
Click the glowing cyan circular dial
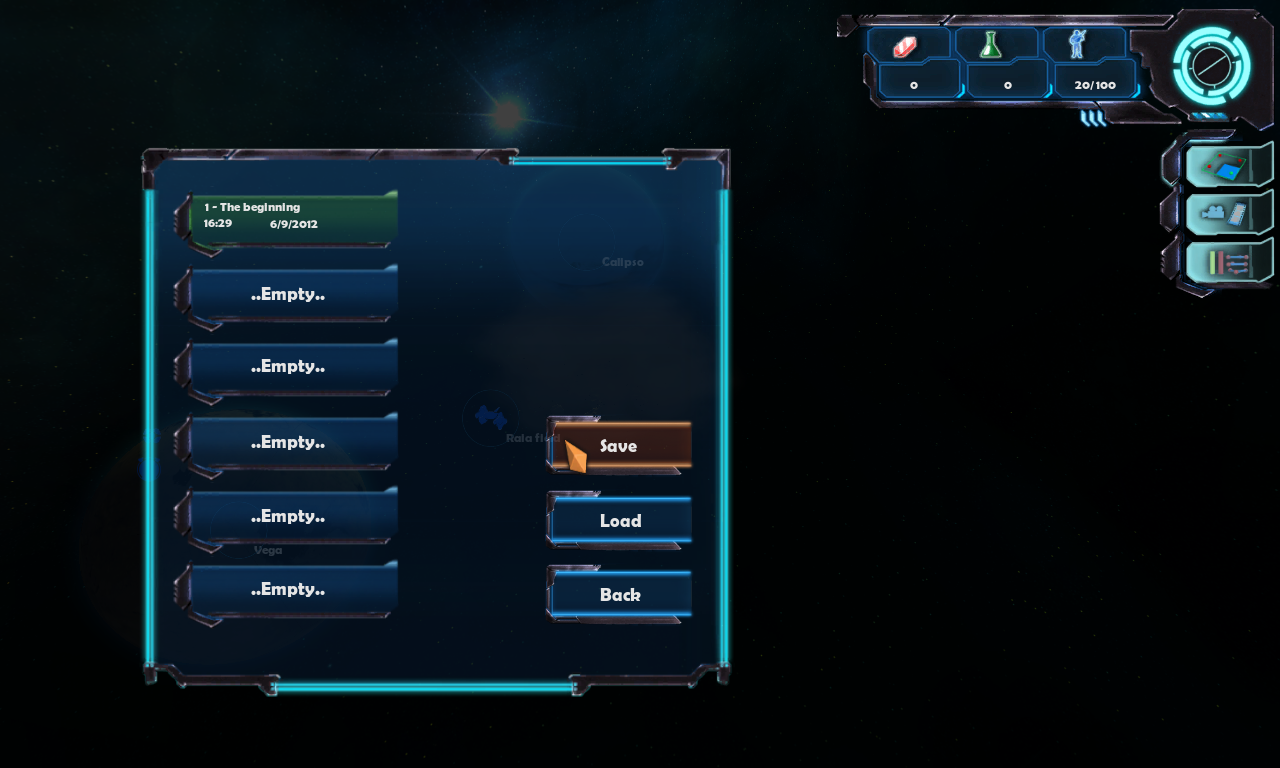1211,66
